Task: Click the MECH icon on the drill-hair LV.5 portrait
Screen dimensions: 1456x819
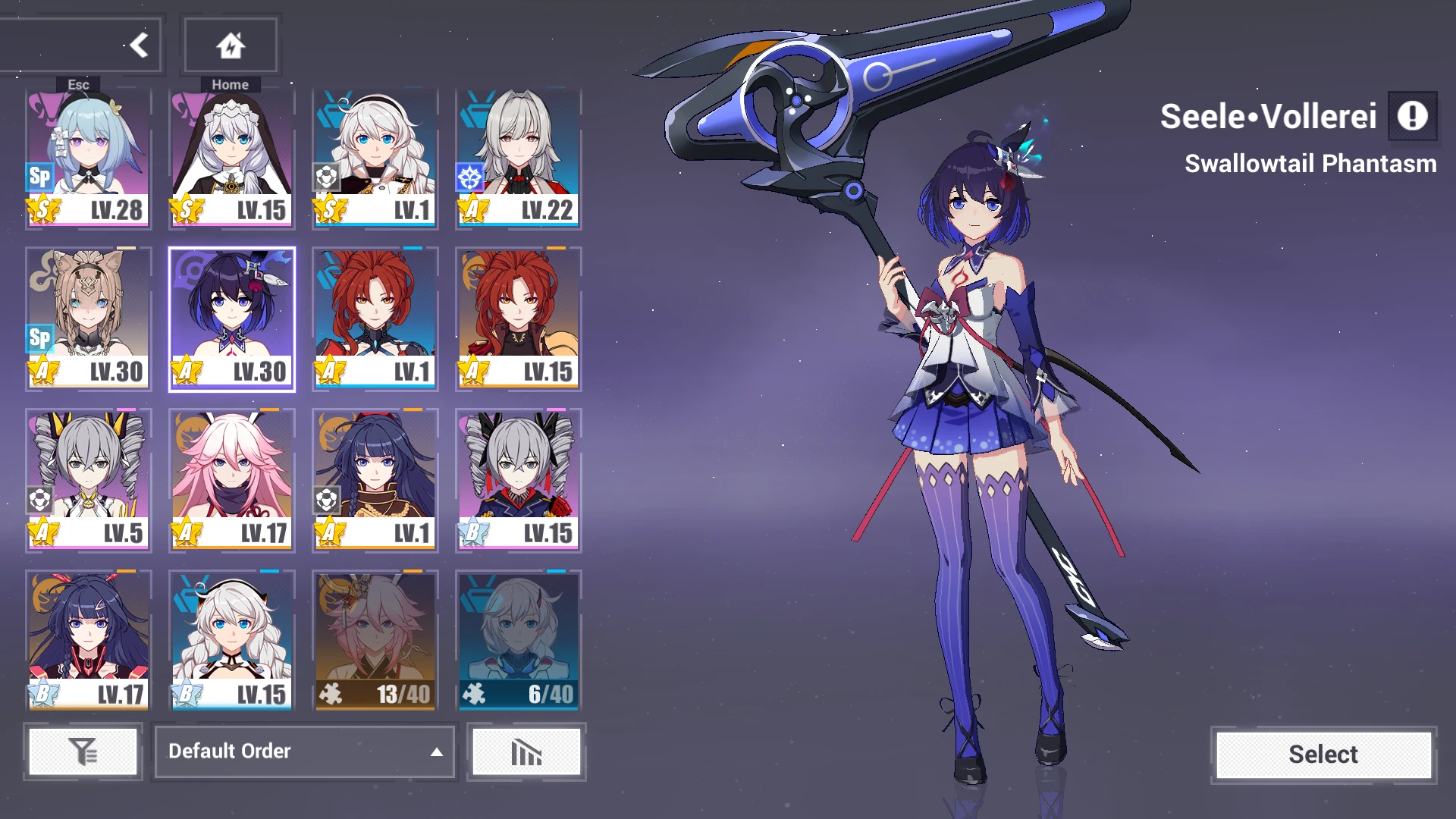Action: pos(39,497)
